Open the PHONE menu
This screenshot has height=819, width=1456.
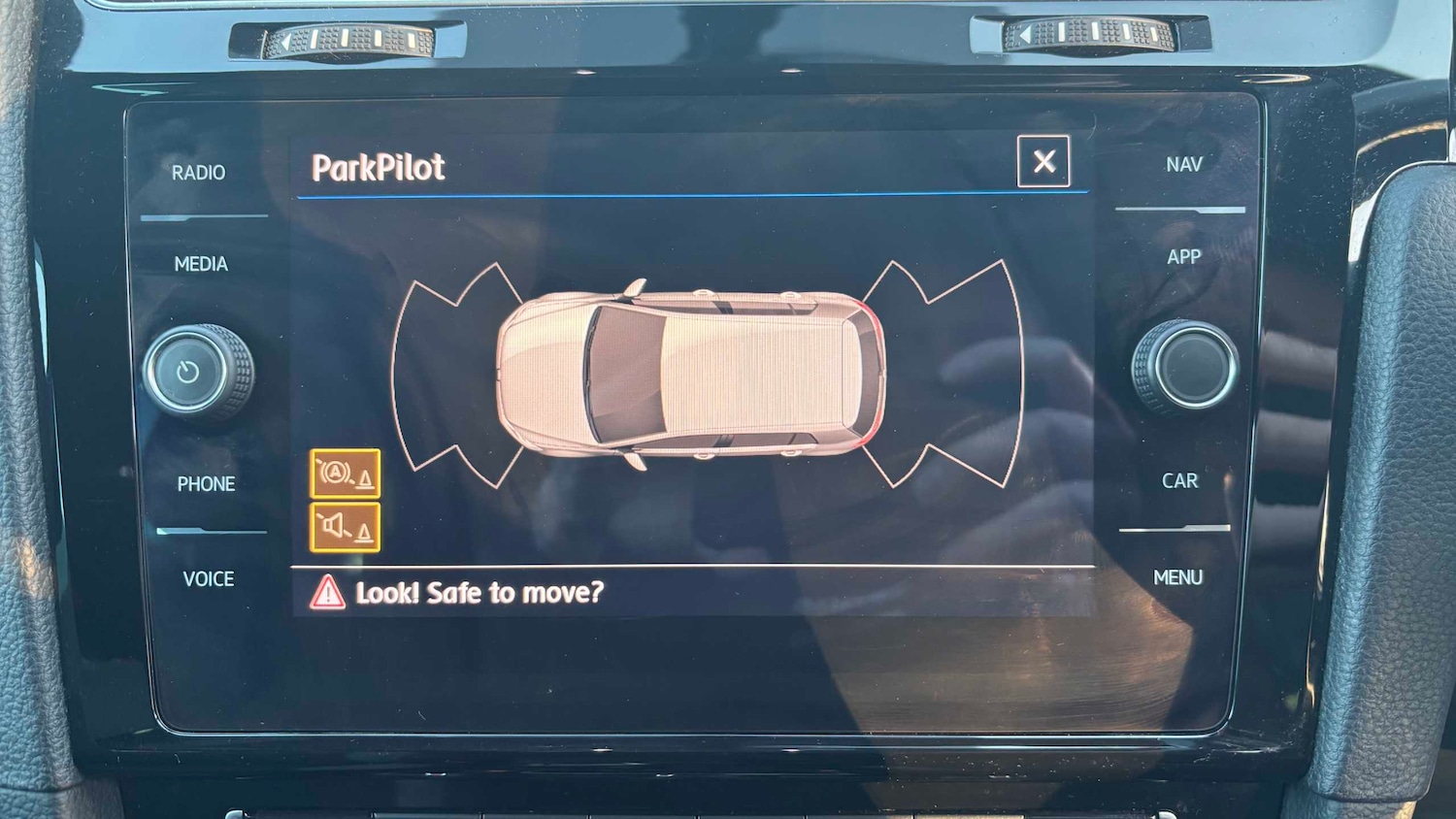206,483
